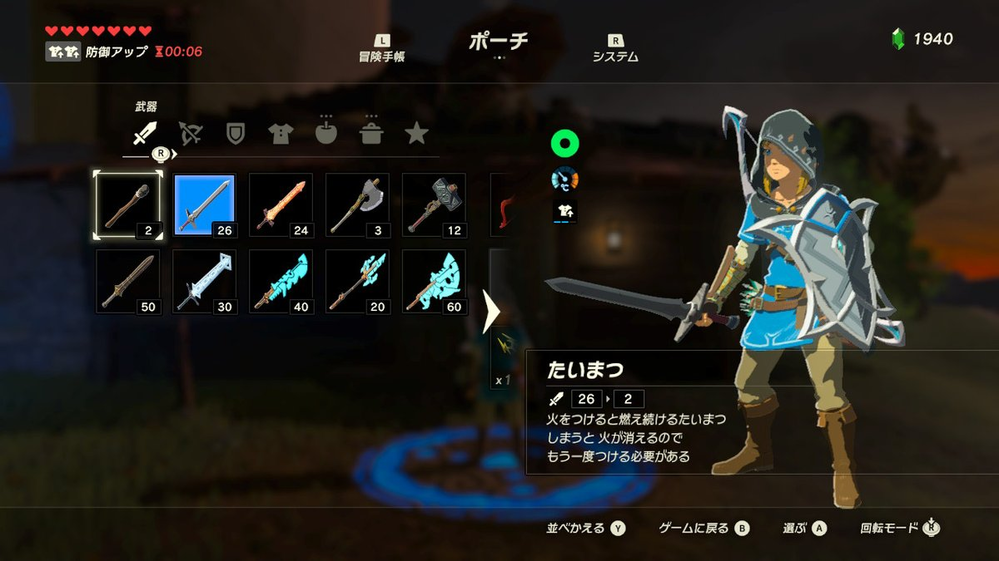Open the materials apple tab
Image resolution: width=999 pixels, height=561 pixels.
coord(326,133)
